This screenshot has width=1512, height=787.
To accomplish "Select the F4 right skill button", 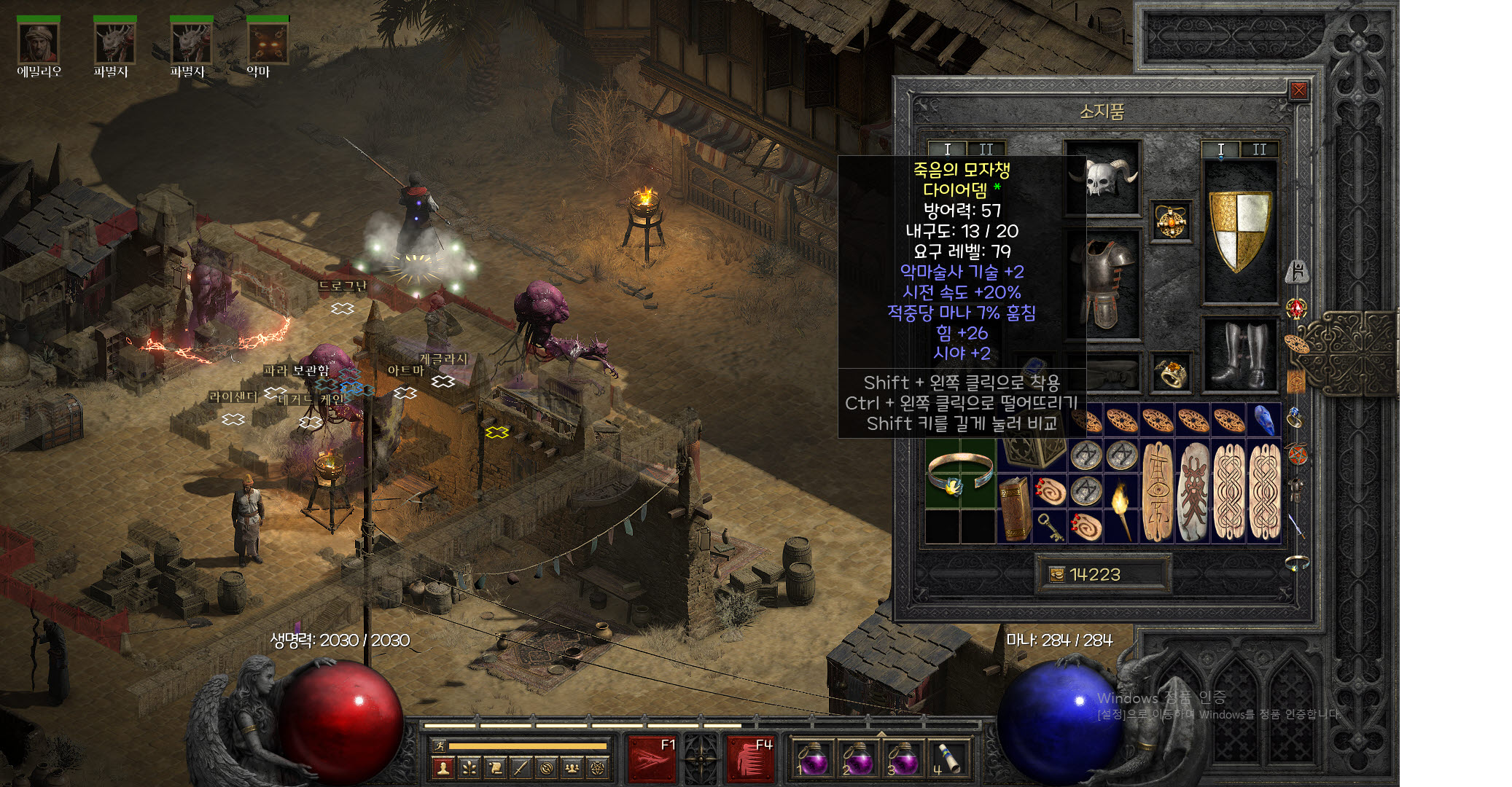I will [x=749, y=758].
